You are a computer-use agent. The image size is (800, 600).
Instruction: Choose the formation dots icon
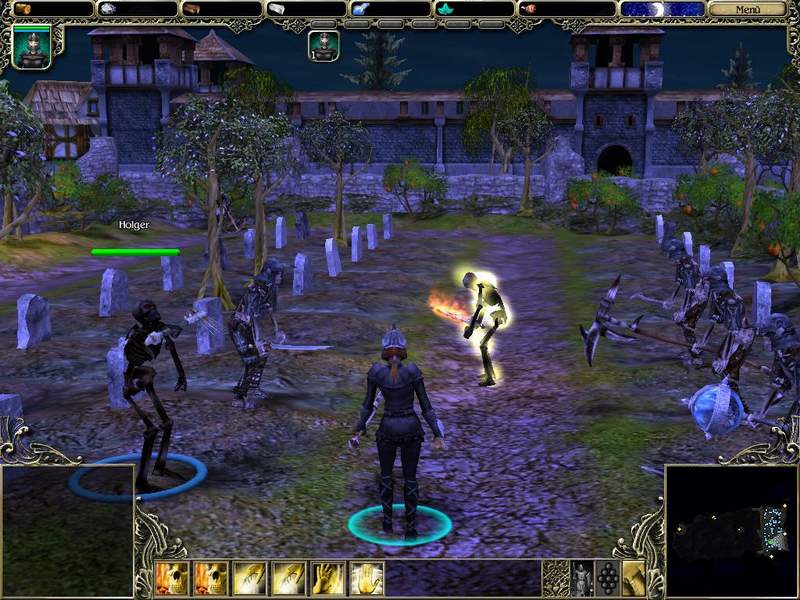pyautogui.click(x=607, y=578)
